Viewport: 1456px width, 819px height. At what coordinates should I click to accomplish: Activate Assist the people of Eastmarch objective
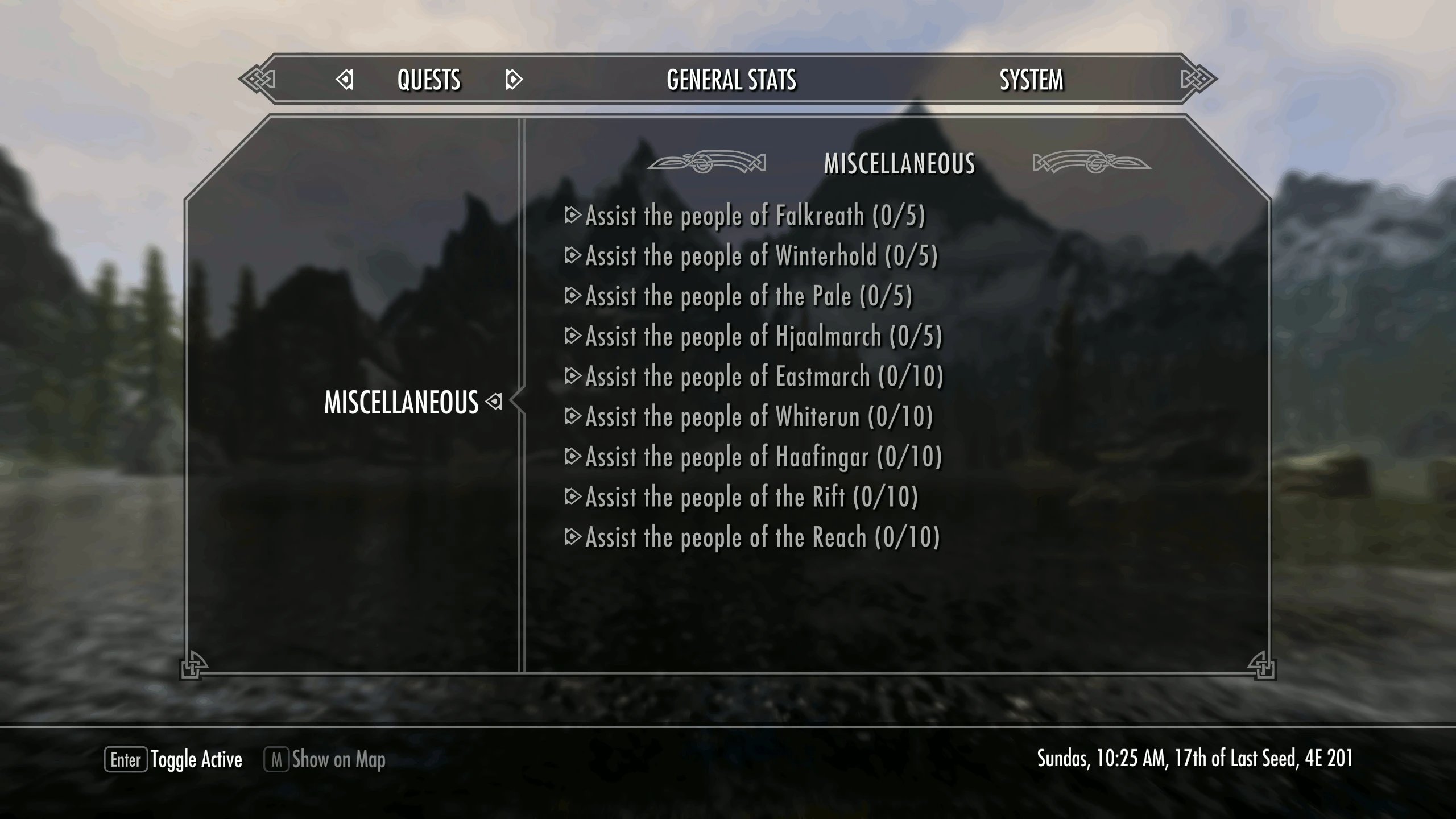(764, 377)
